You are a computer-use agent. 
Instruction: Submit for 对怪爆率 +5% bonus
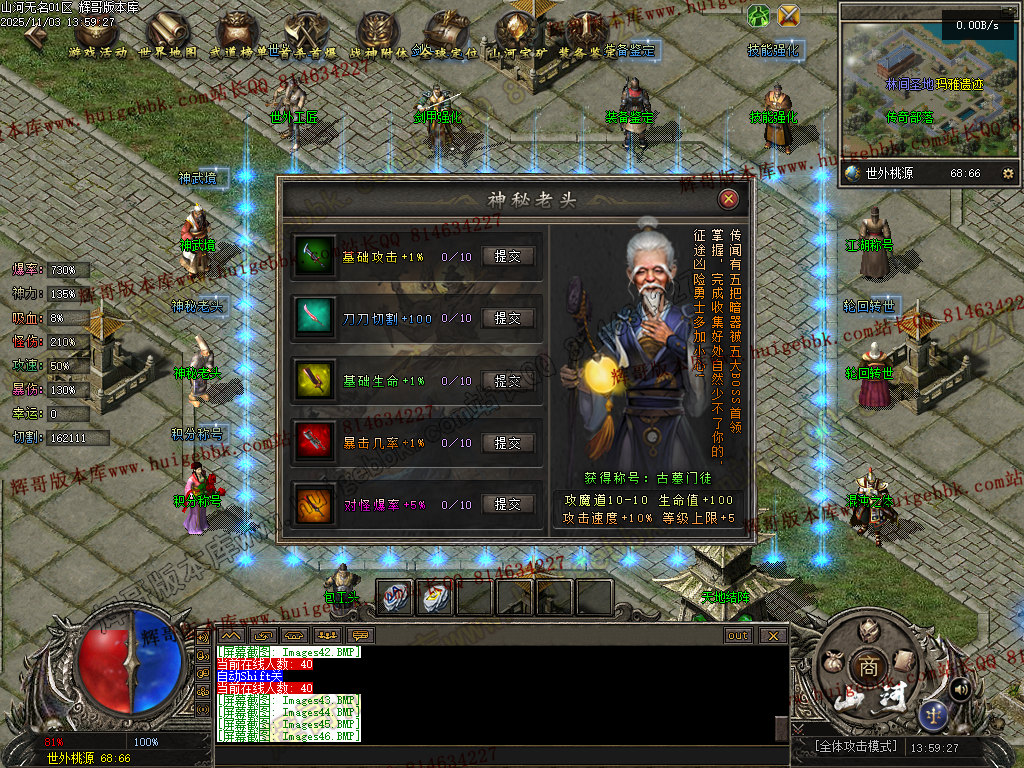click(508, 504)
